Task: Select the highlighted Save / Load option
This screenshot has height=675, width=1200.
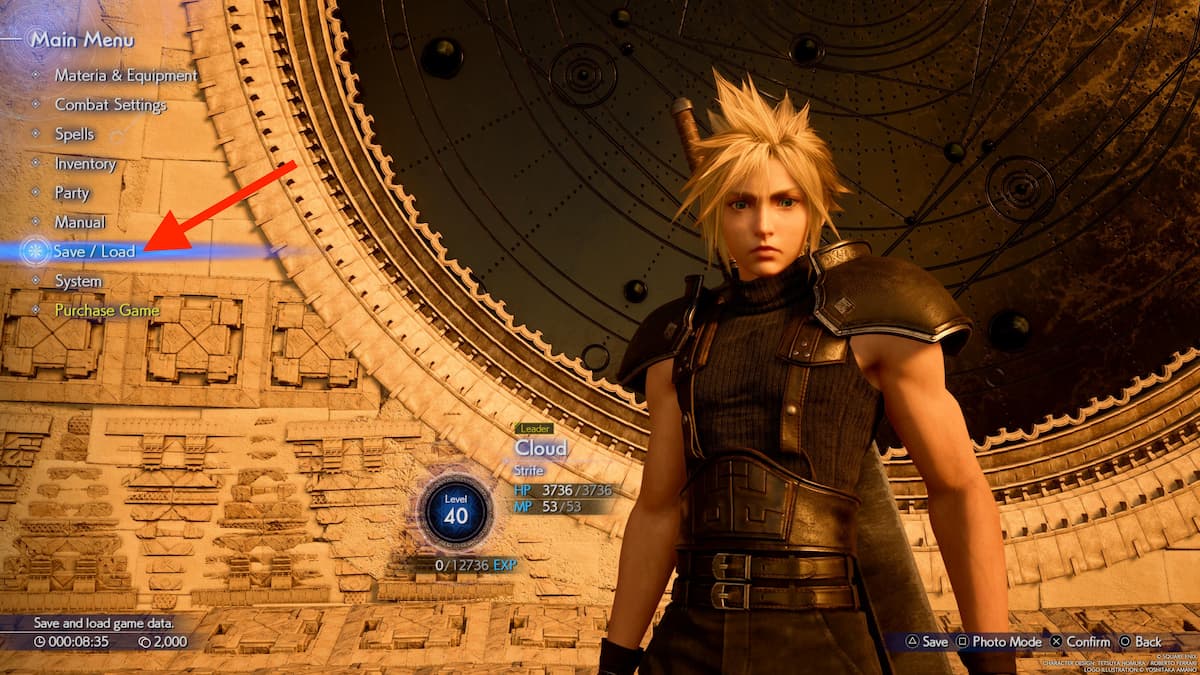Action: coord(94,252)
